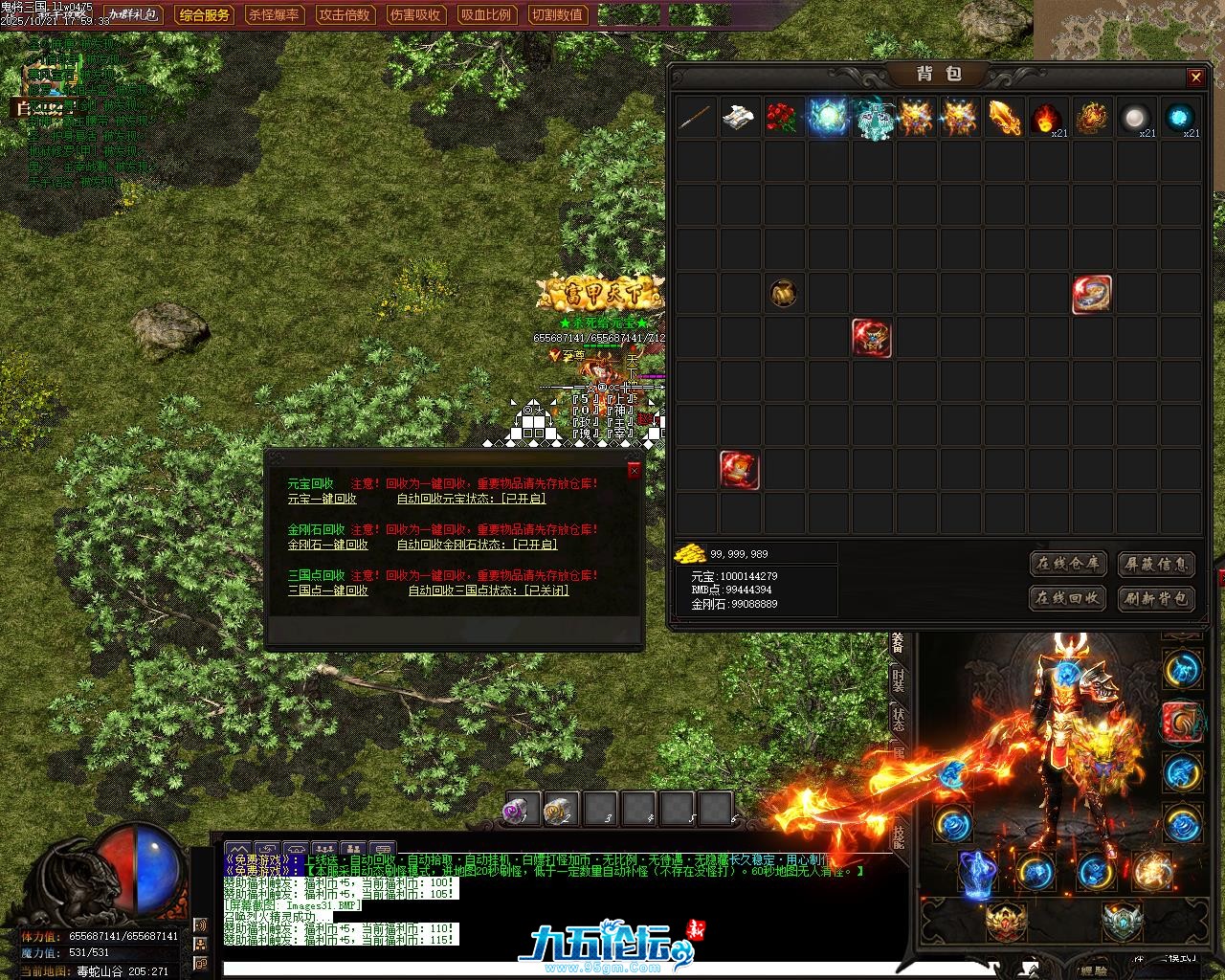Close the recycling dialog window
The width and height of the screenshot is (1225, 980).
pos(634,470)
